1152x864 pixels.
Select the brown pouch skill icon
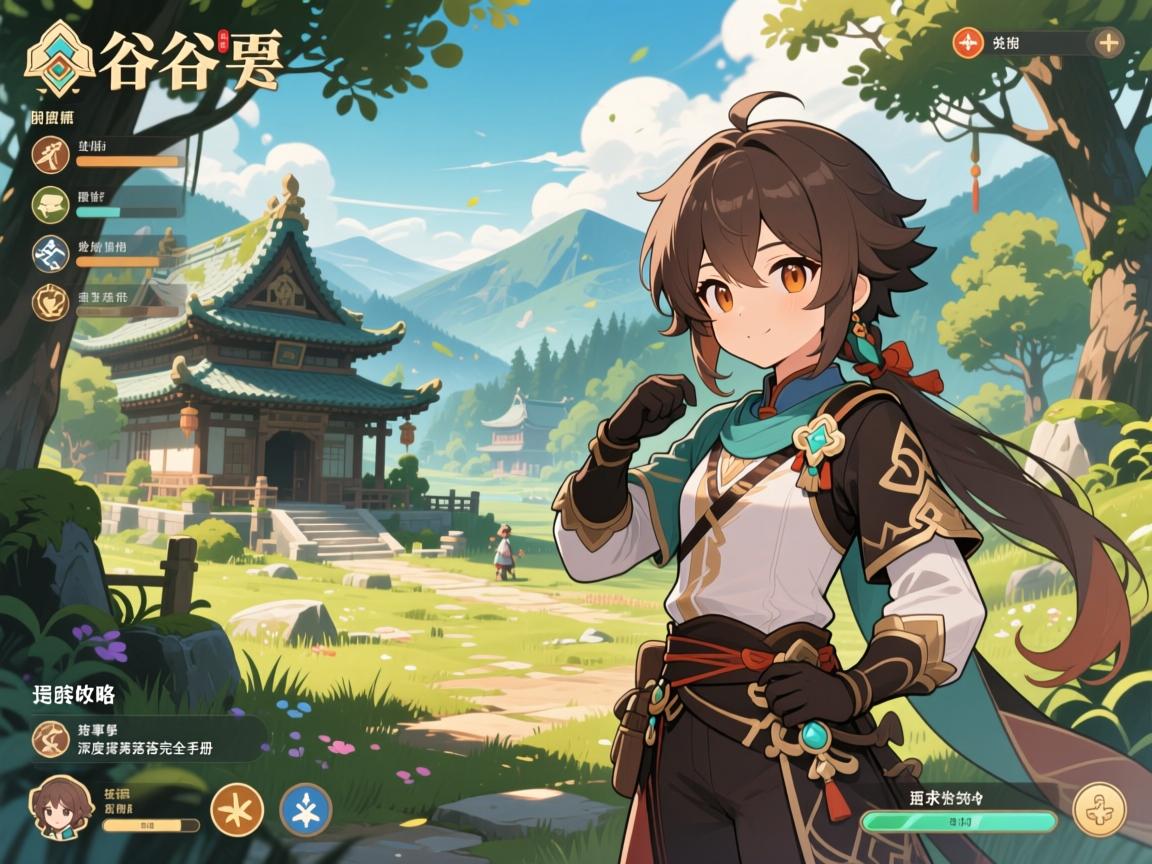tap(50, 302)
